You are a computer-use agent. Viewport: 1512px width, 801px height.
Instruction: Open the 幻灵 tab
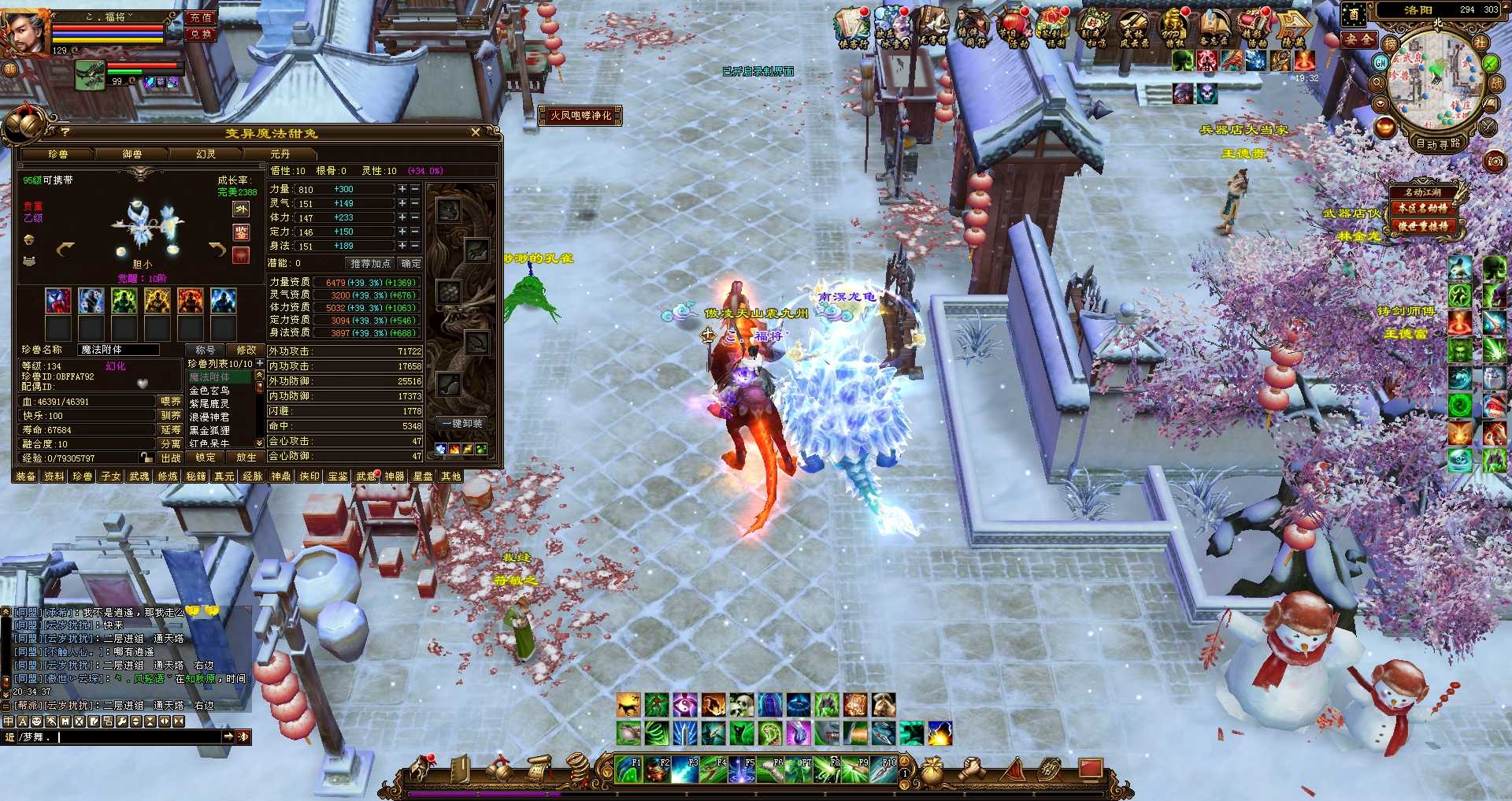[206, 154]
